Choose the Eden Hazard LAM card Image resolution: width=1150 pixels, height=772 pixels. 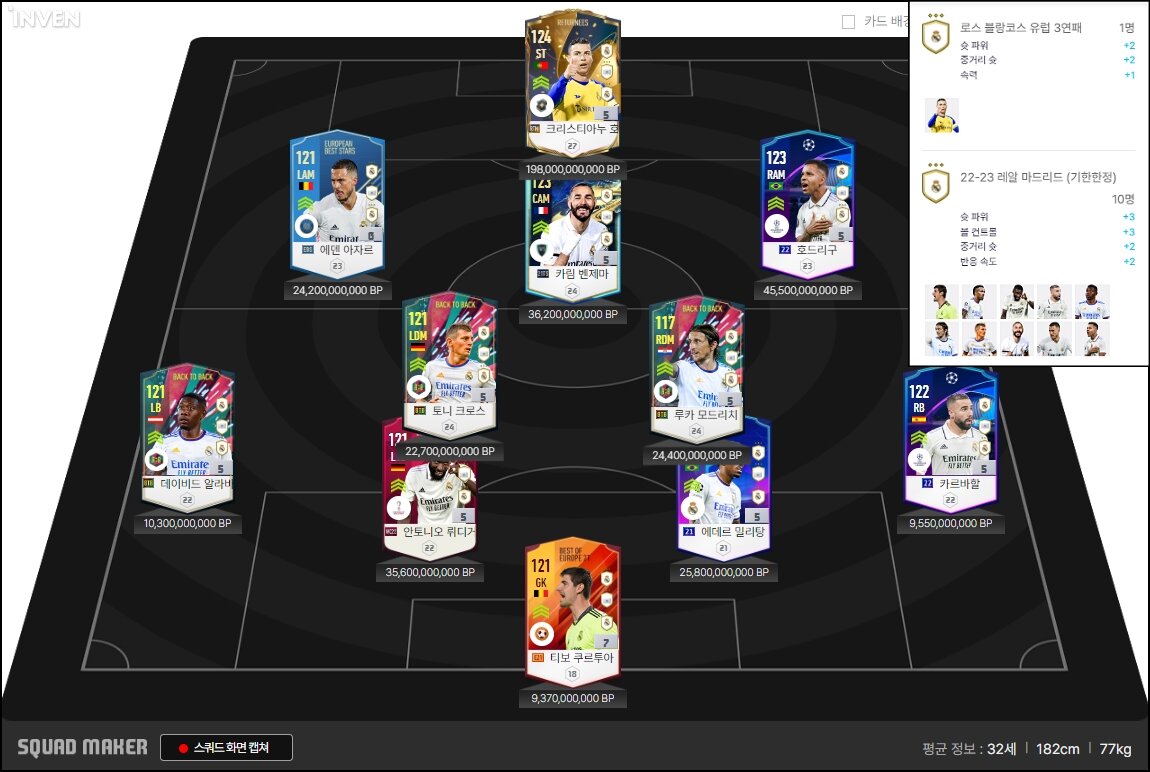pos(337,205)
